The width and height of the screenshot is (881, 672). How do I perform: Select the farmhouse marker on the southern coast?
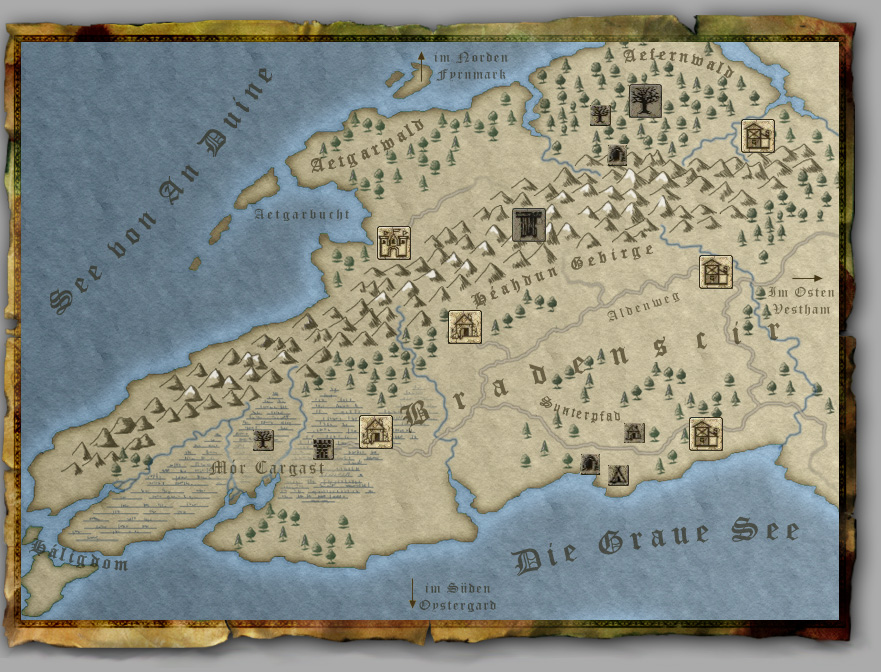click(x=705, y=434)
